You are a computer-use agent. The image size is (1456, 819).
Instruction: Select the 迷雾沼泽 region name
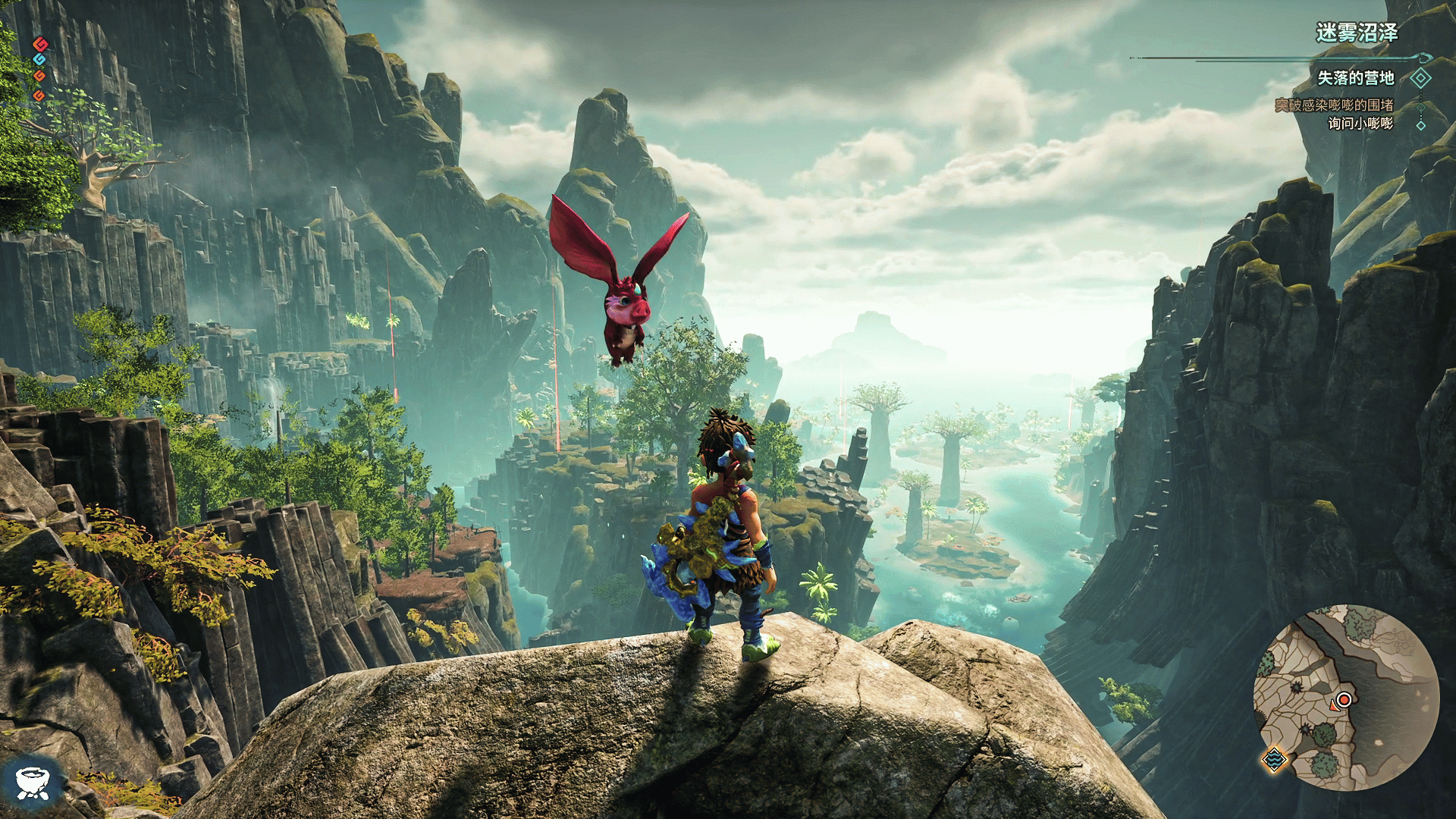pyautogui.click(x=1356, y=33)
